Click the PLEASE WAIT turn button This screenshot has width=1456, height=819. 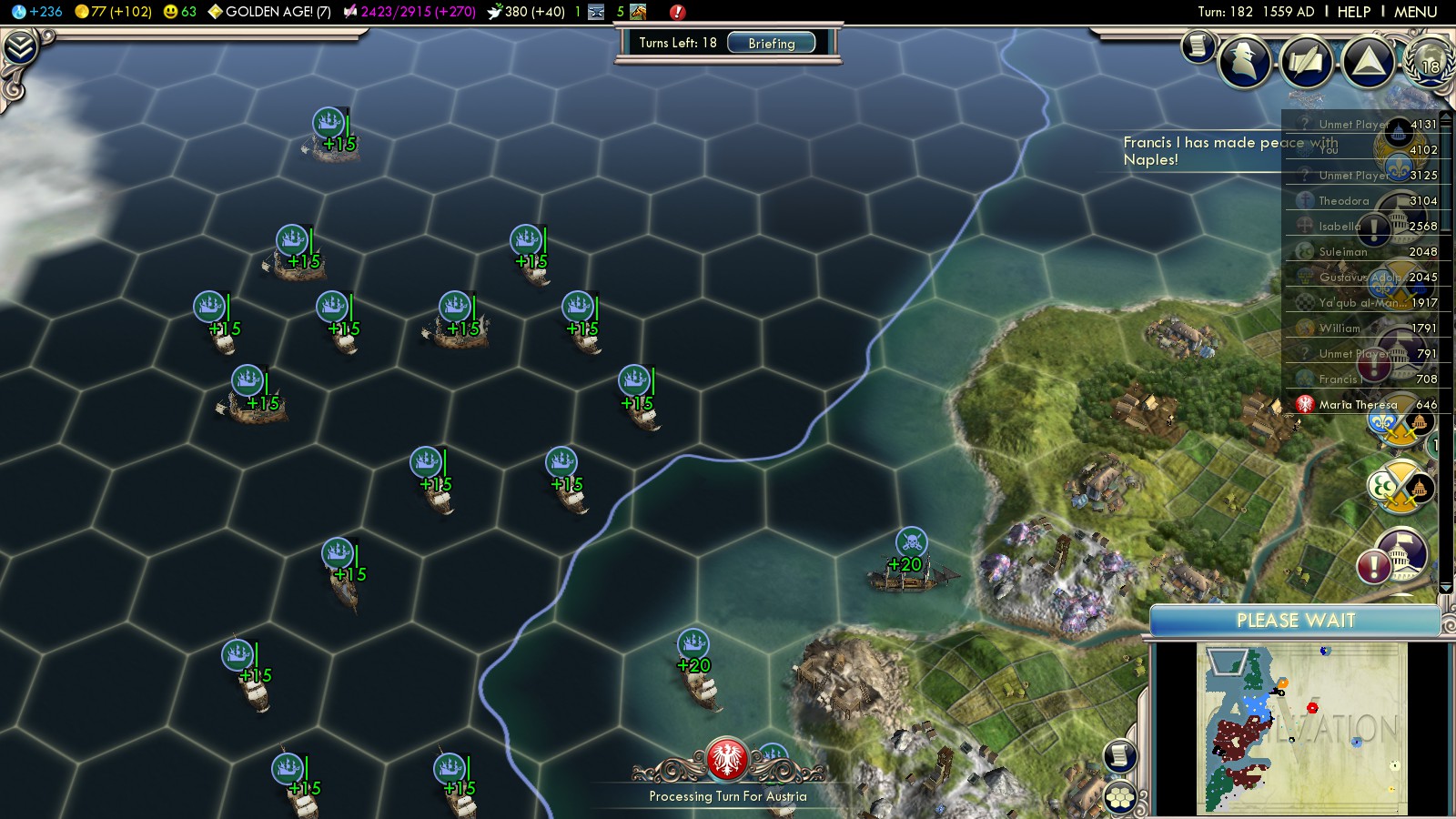1295,621
